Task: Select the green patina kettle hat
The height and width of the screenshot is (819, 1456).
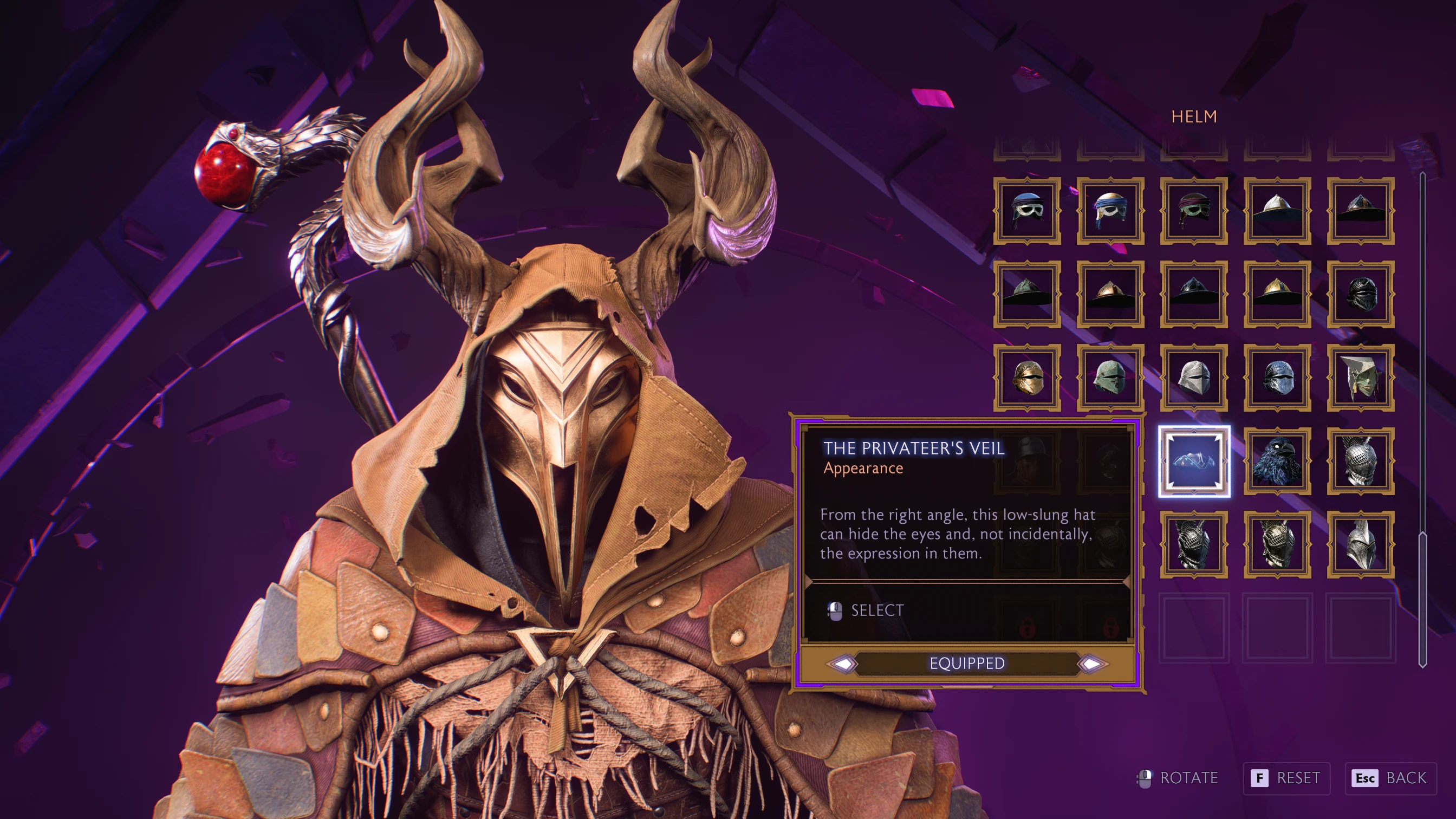Action: [1027, 294]
